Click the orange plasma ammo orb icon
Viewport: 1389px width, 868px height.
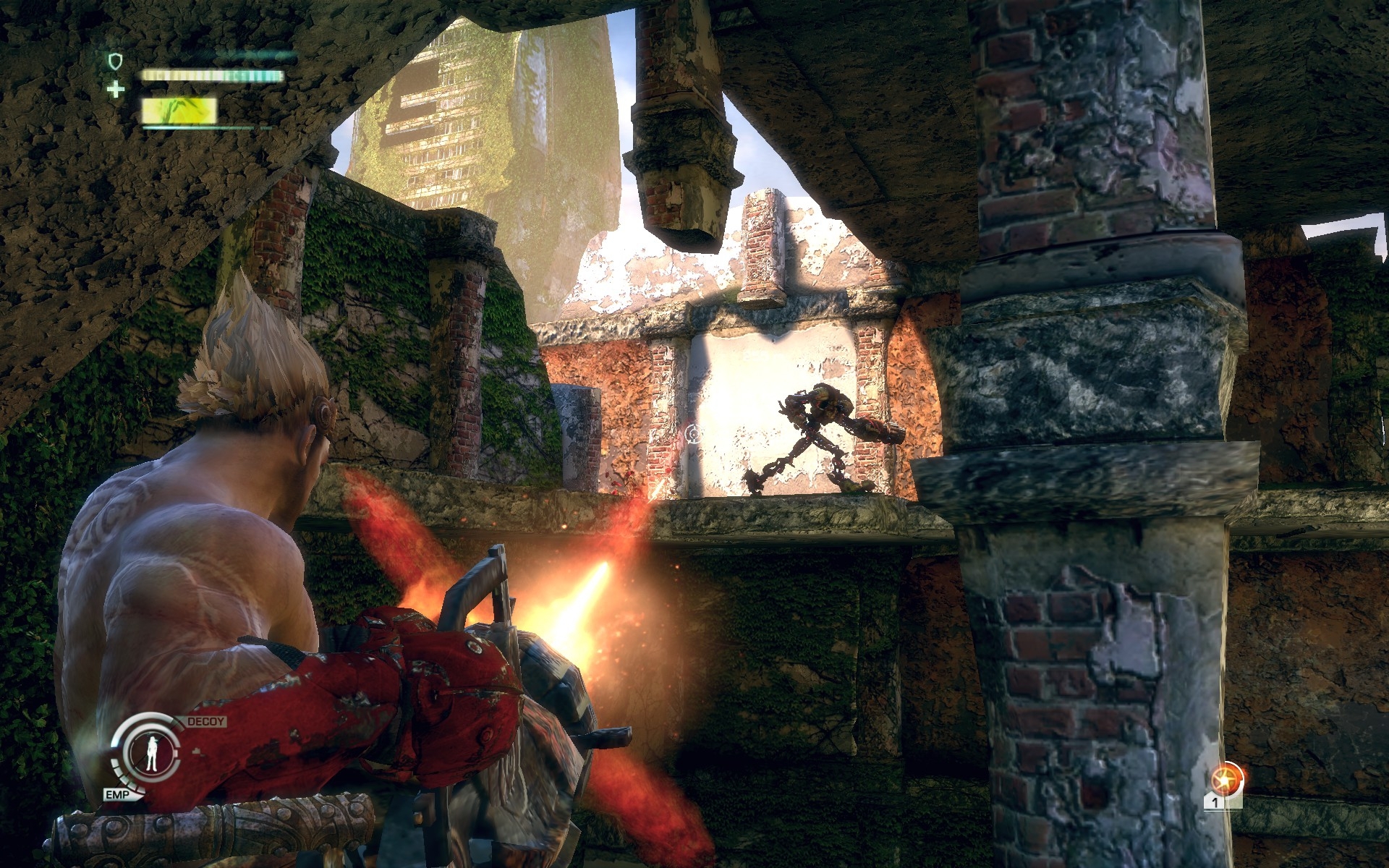coord(1226,780)
